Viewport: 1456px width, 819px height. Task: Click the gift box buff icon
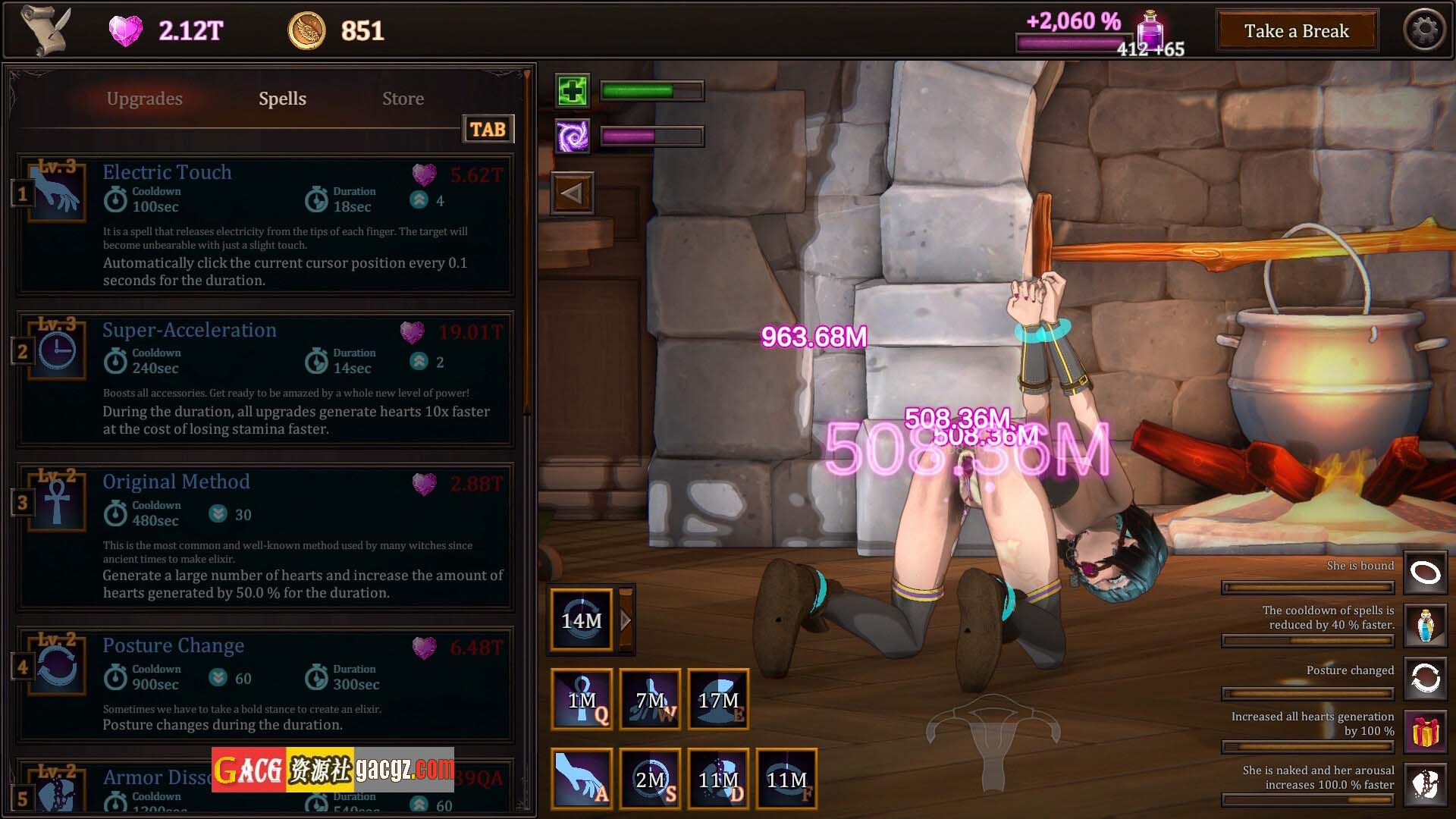click(1425, 732)
